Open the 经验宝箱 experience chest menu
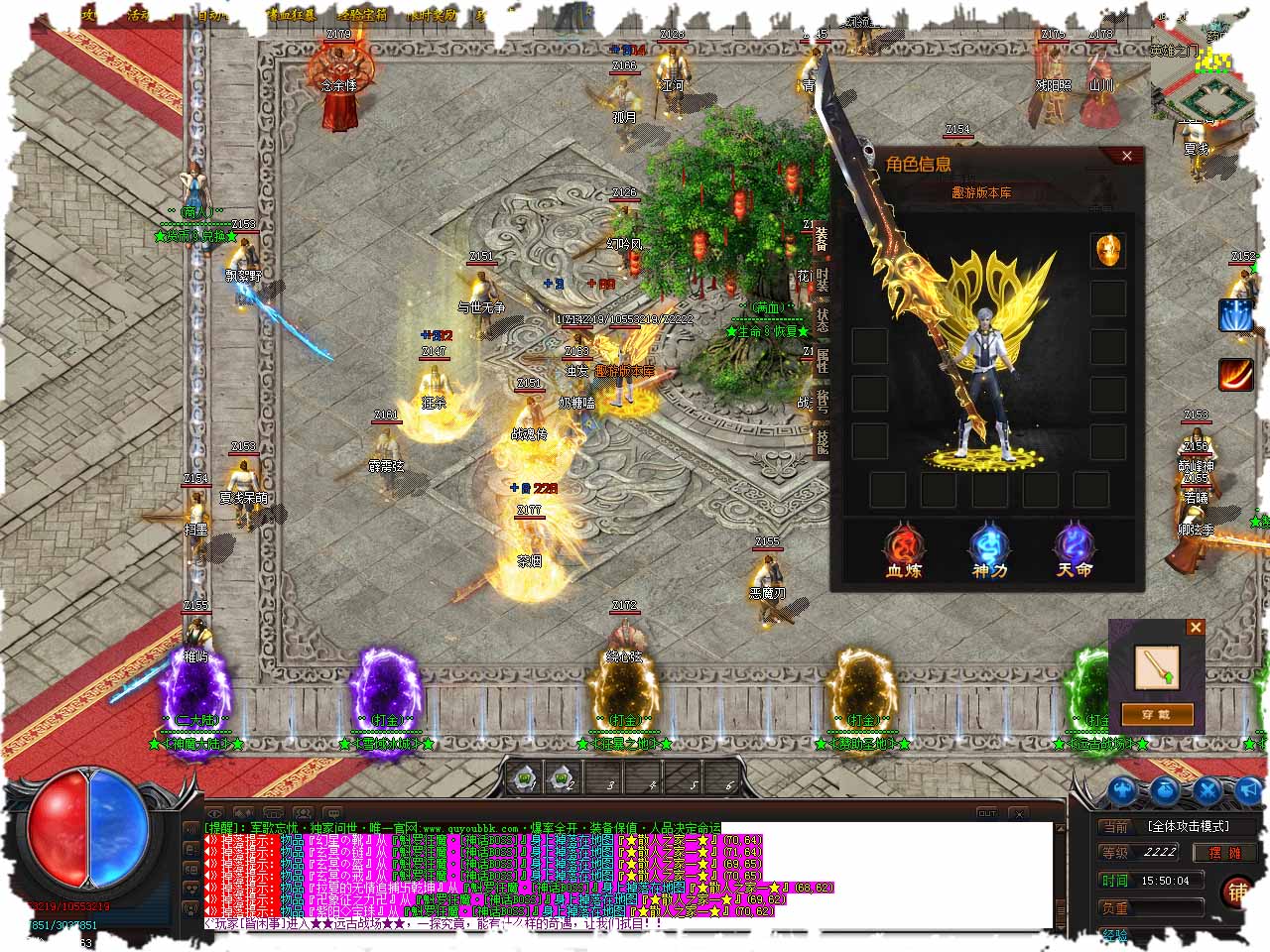The width and height of the screenshot is (1270, 952). pos(362,15)
